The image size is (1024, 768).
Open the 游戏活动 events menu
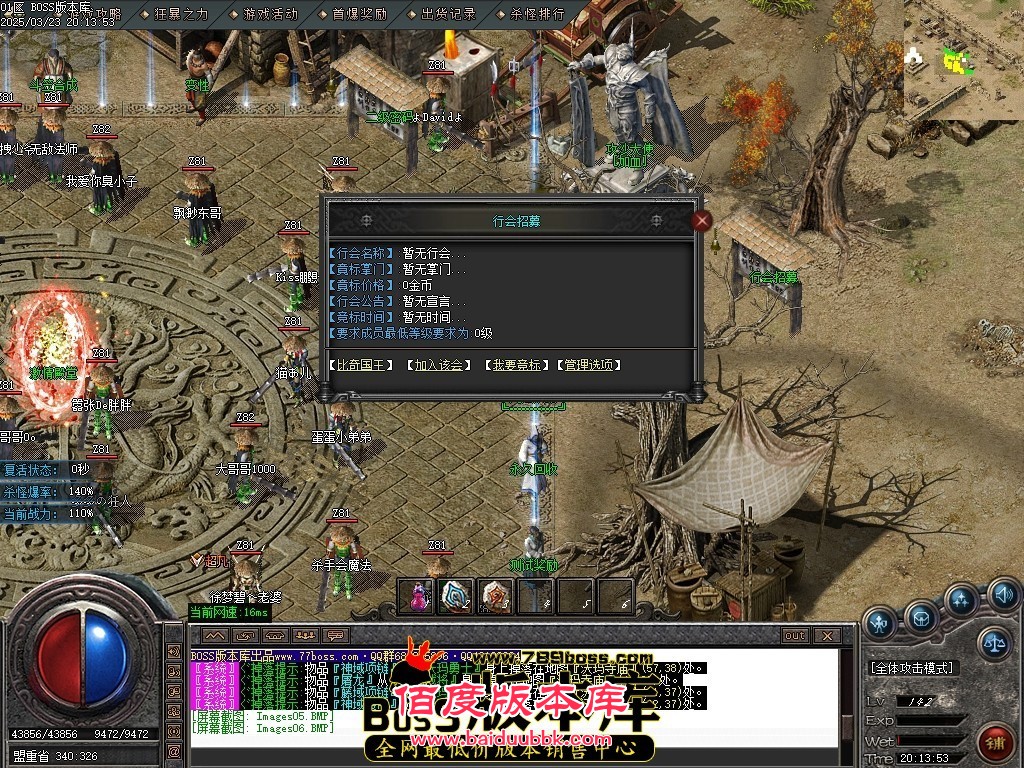point(270,15)
